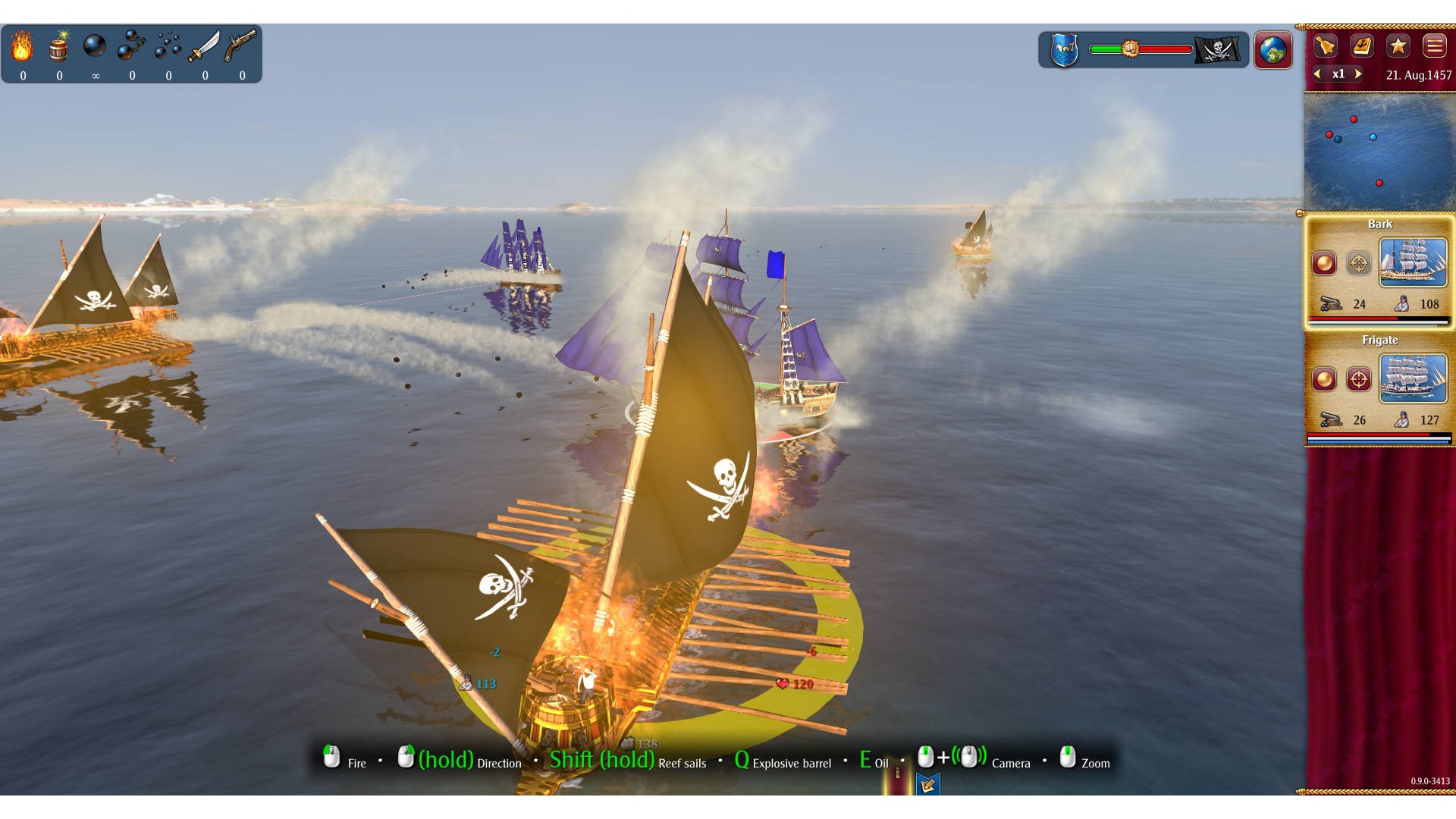Image resolution: width=1456 pixels, height=819 pixels.
Task: Select the standard cannonball ammo
Action: pyautogui.click(x=95, y=47)
